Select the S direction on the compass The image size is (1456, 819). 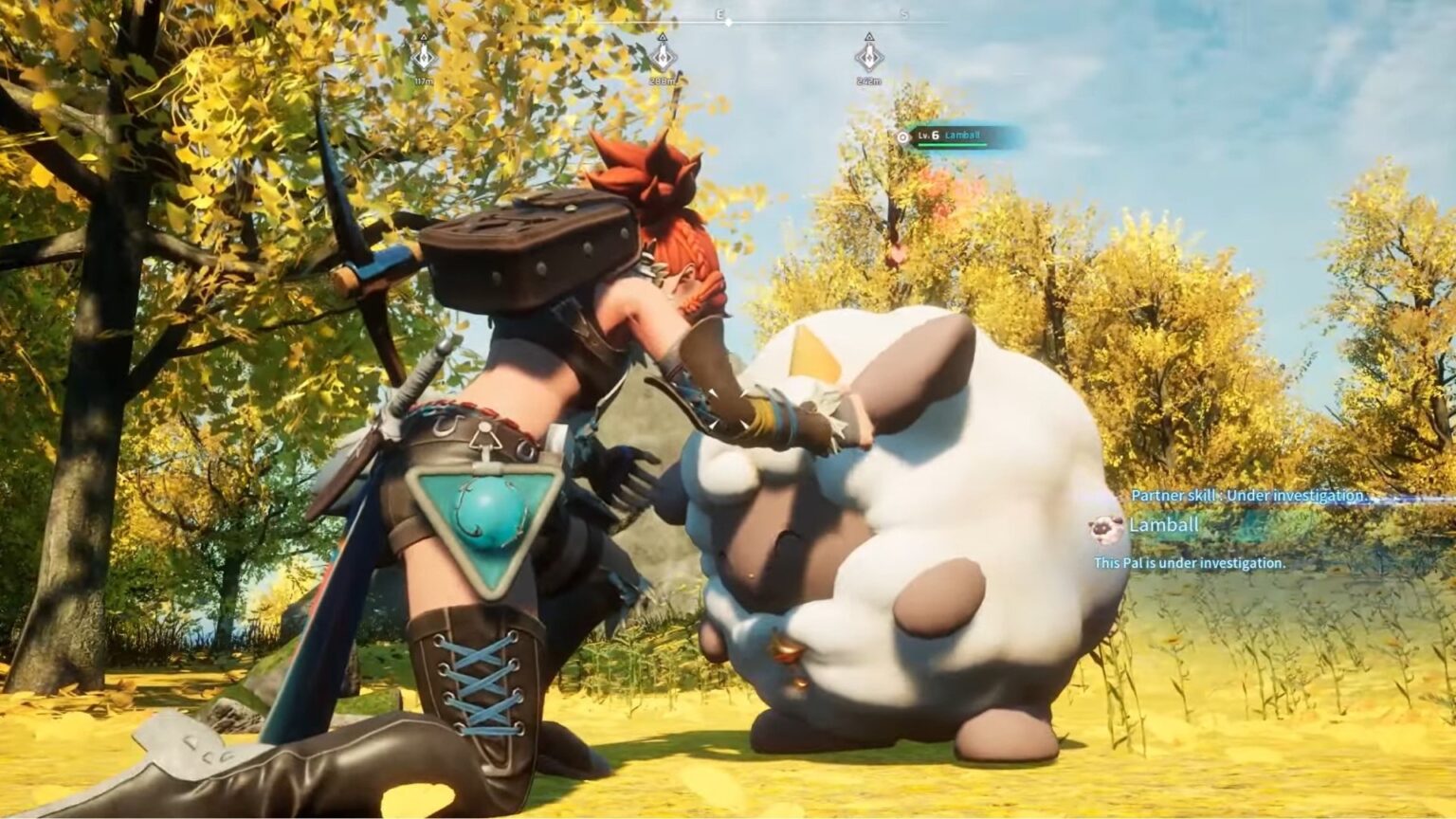tap(902, 14)
